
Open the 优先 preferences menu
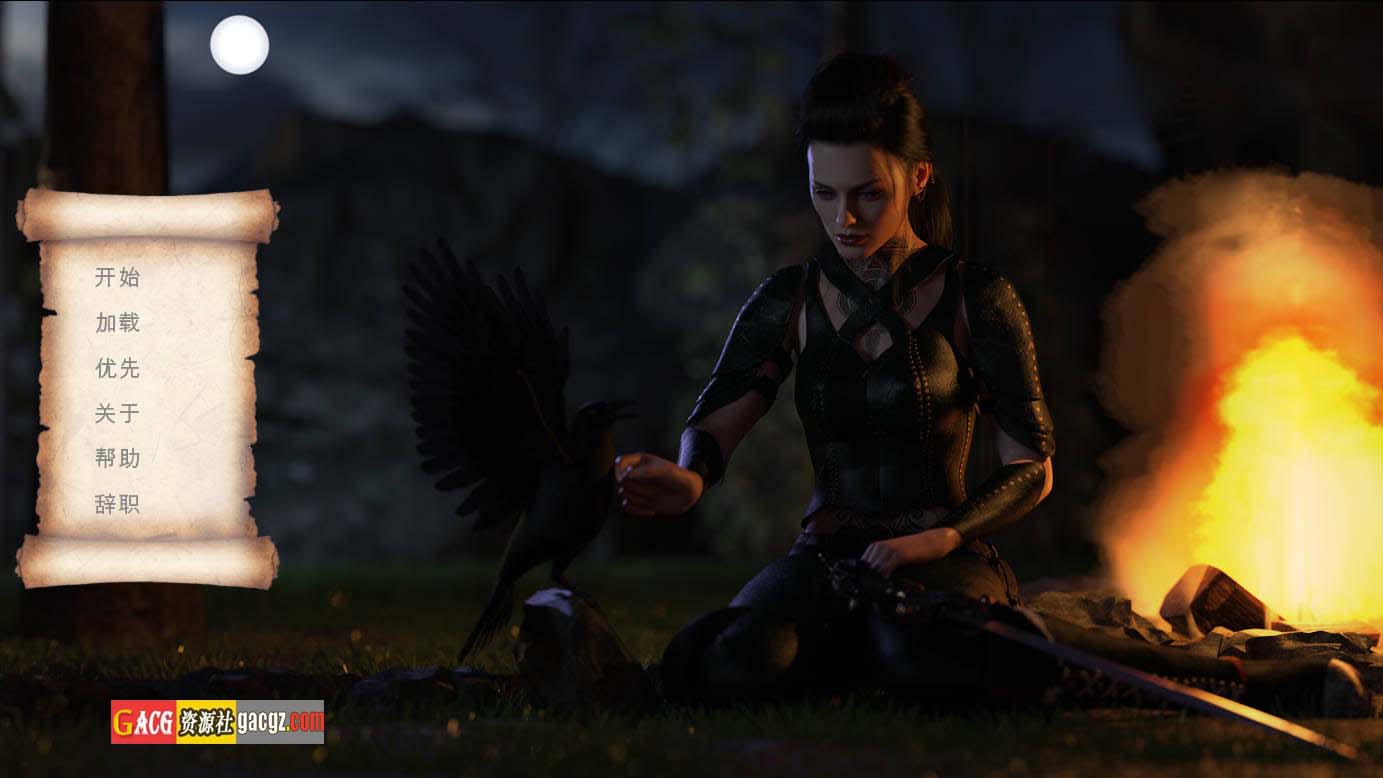point(117,368)
